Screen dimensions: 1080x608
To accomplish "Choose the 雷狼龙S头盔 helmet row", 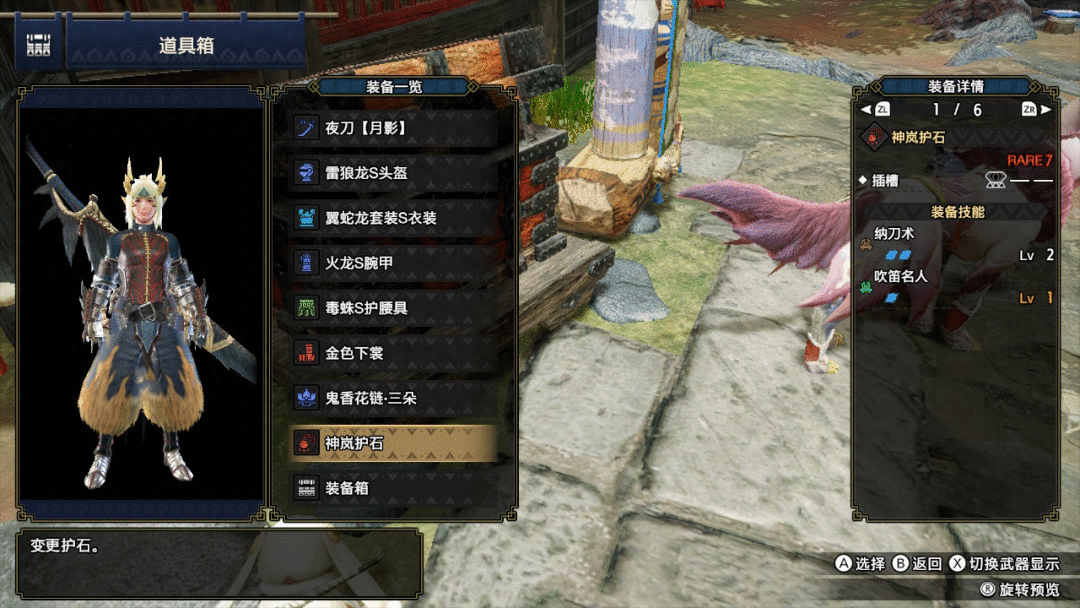I will click(394, 173).
